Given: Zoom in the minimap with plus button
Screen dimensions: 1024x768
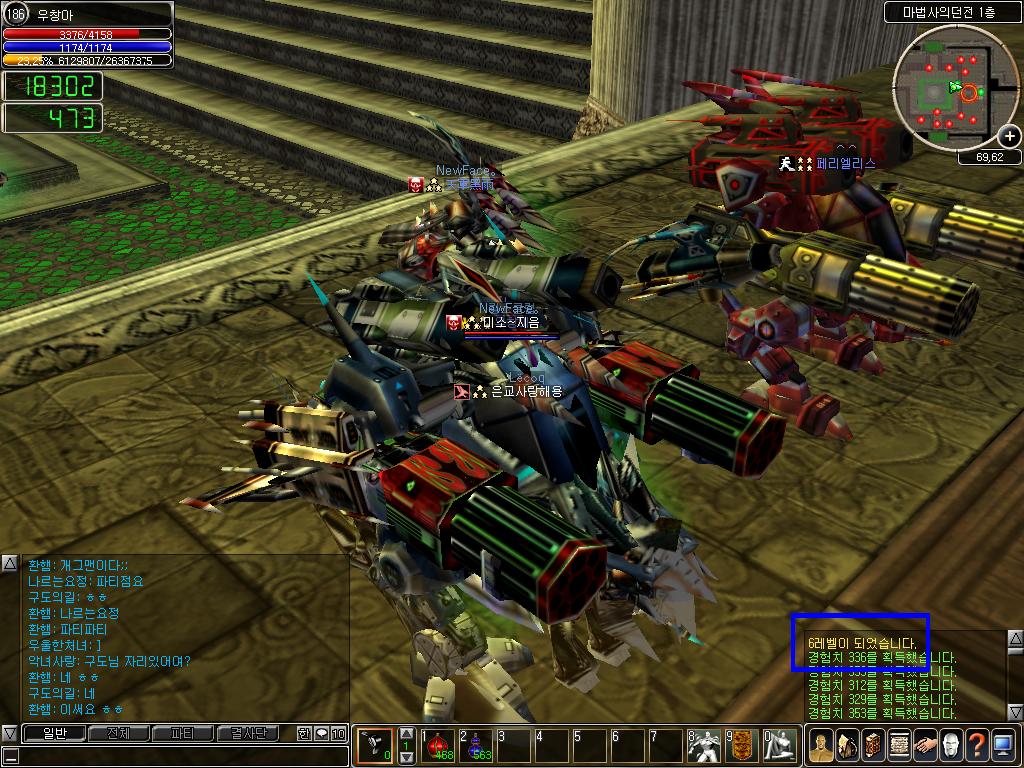Looking at the screenshot, I should (1010, 136).
